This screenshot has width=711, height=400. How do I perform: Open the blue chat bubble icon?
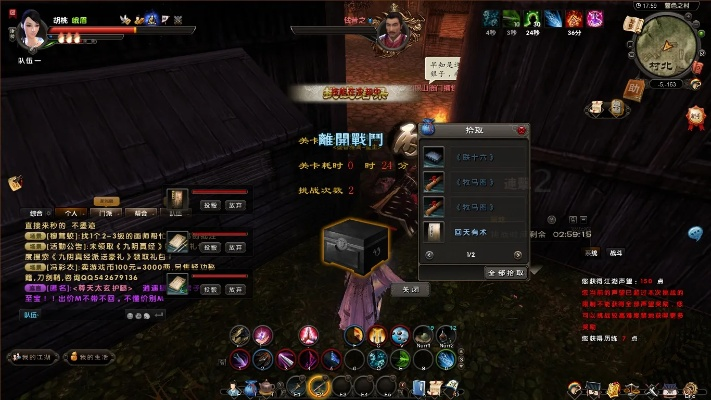click(x=695, y=233)
